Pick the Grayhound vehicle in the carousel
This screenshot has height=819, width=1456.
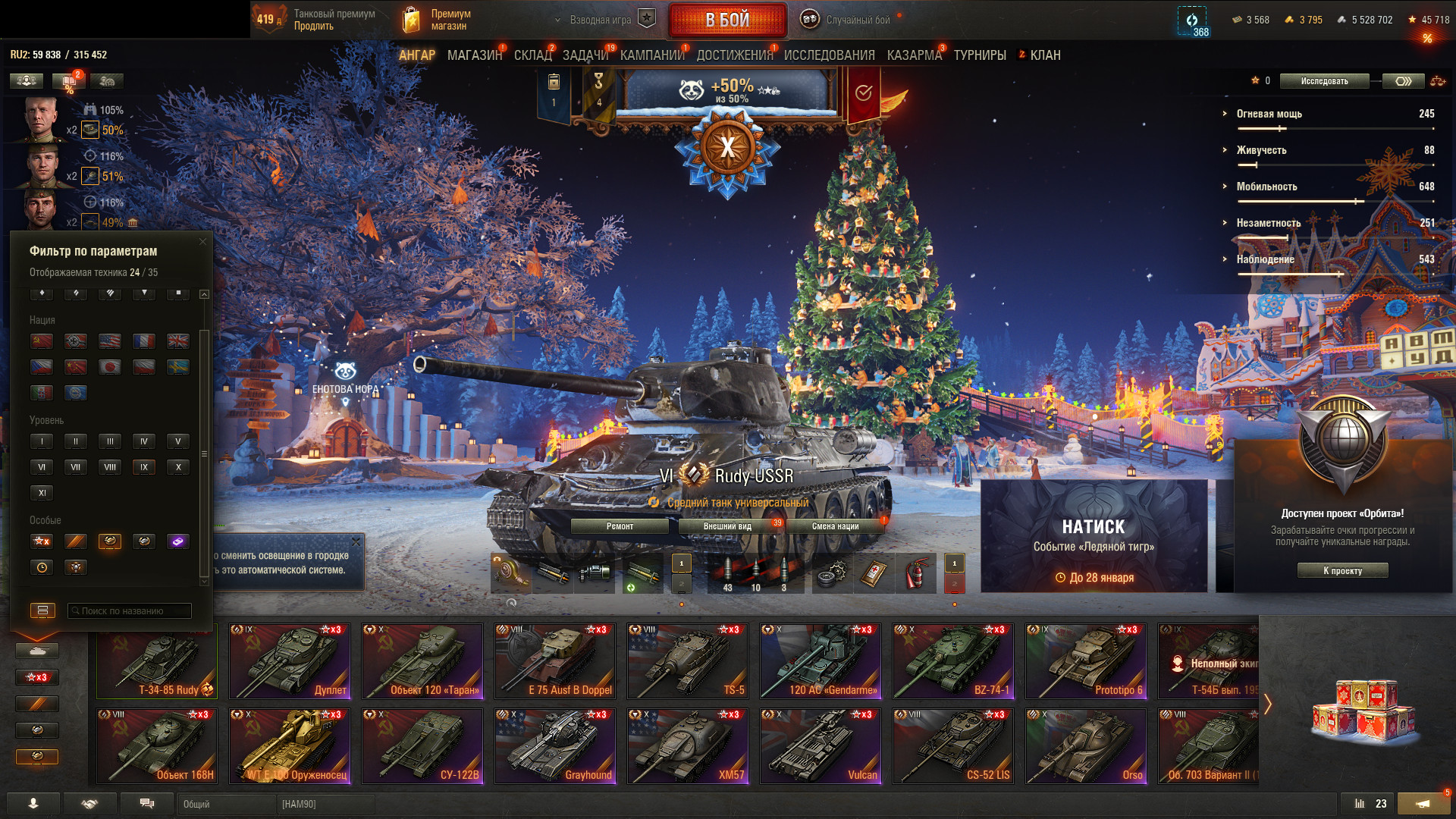[555, 745]
